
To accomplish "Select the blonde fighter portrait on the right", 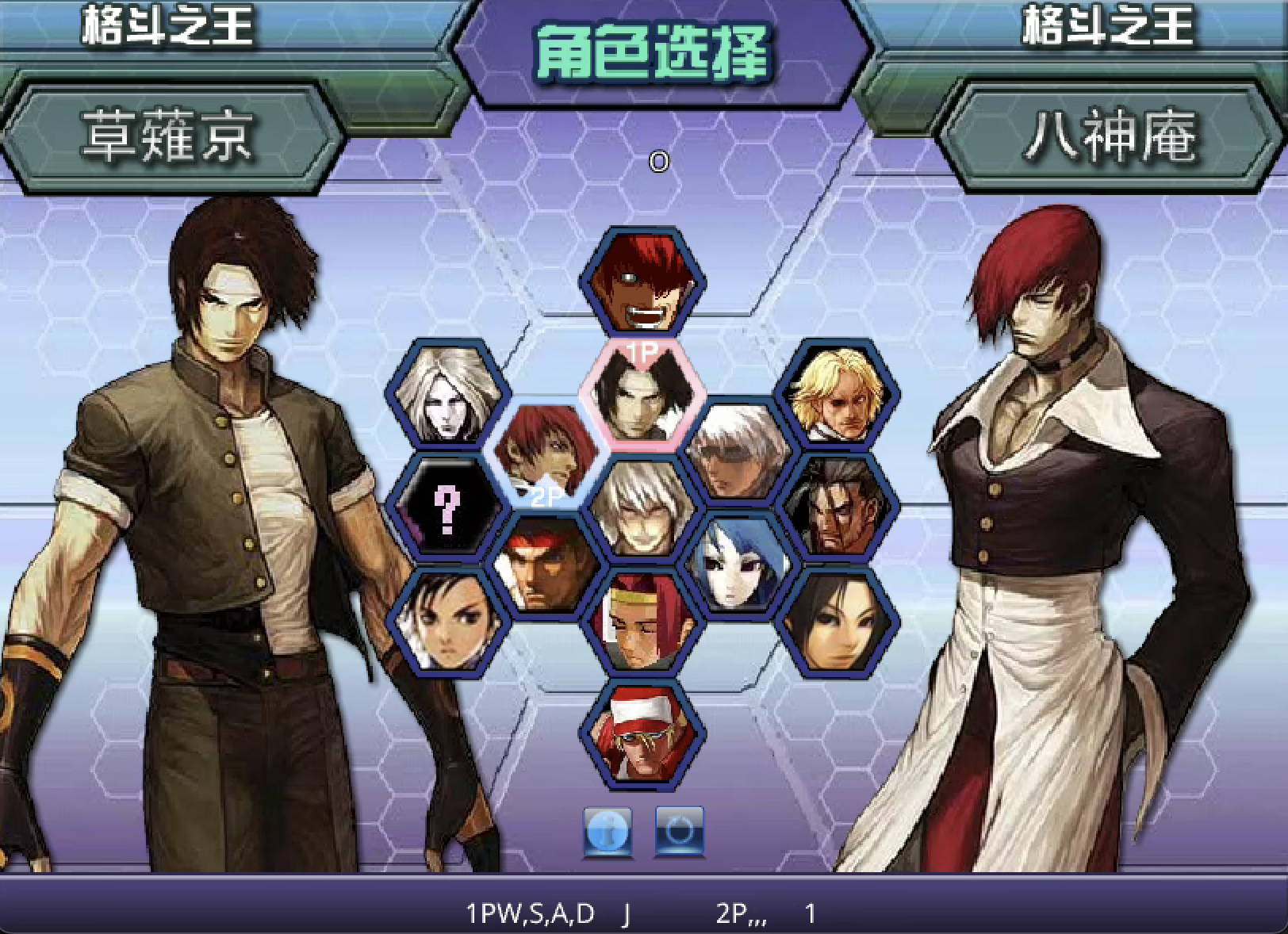I will click(837, 396).
